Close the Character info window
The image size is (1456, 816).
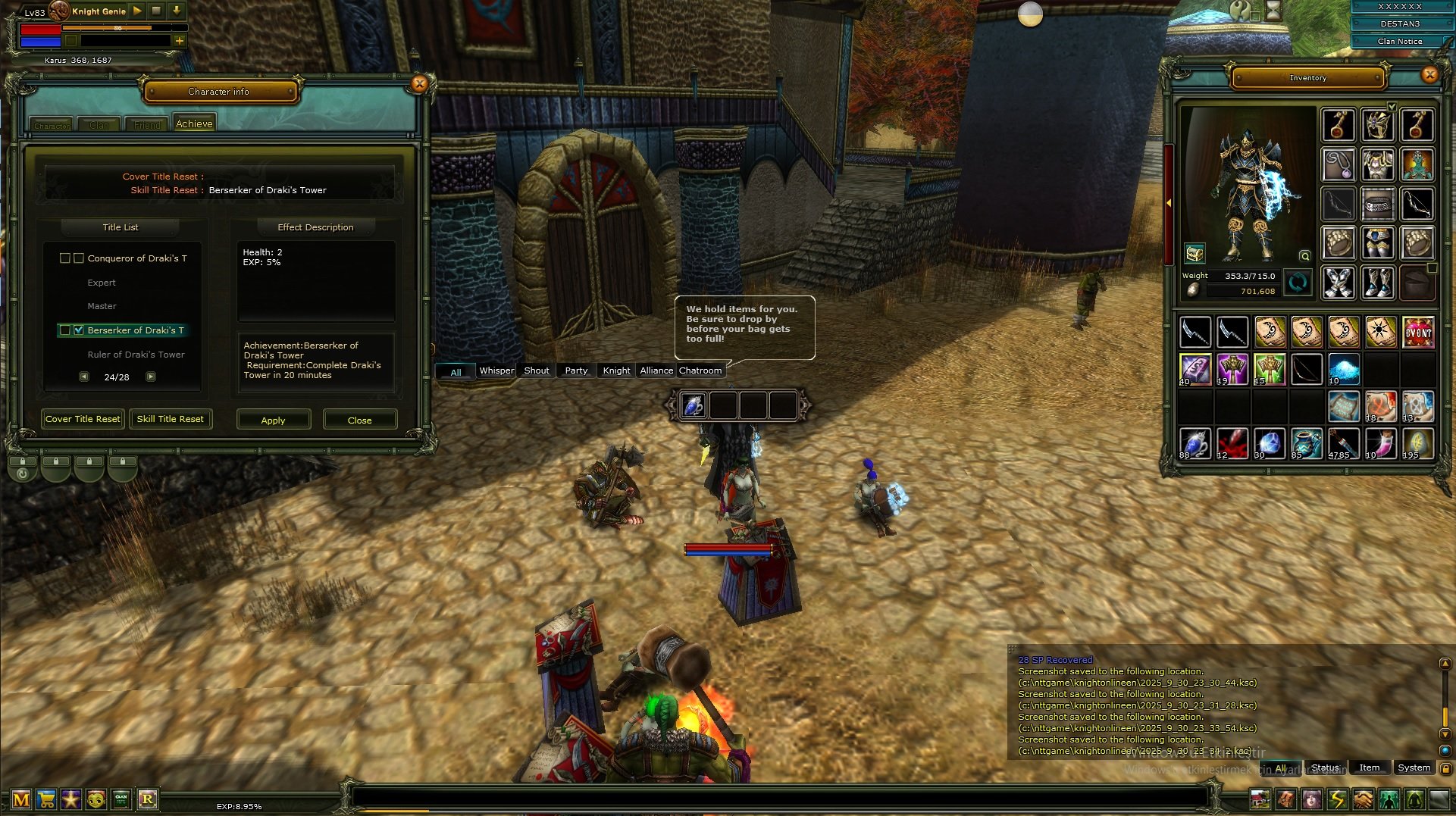point(419,84)
